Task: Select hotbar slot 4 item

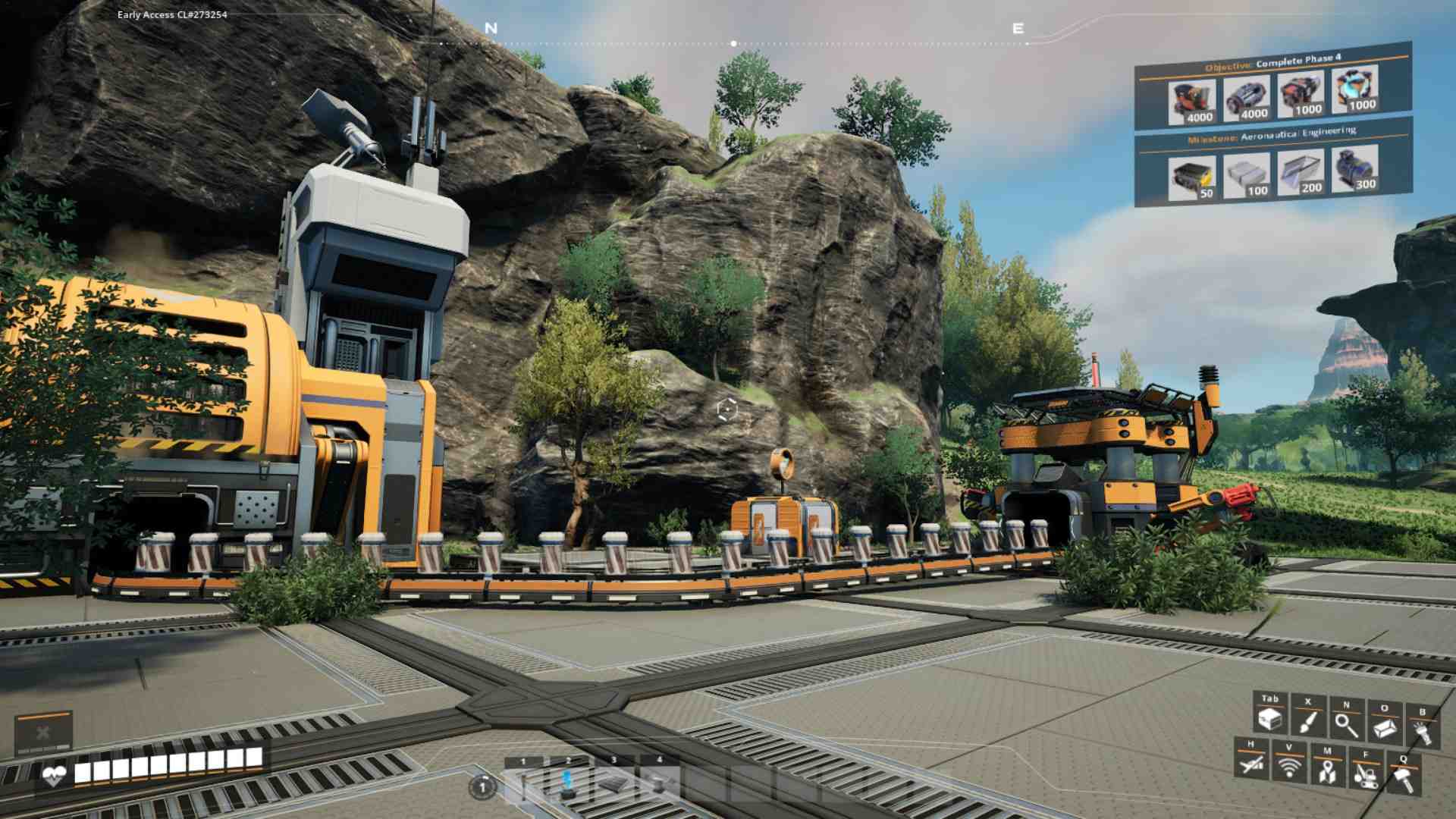Action: point(659,783)
